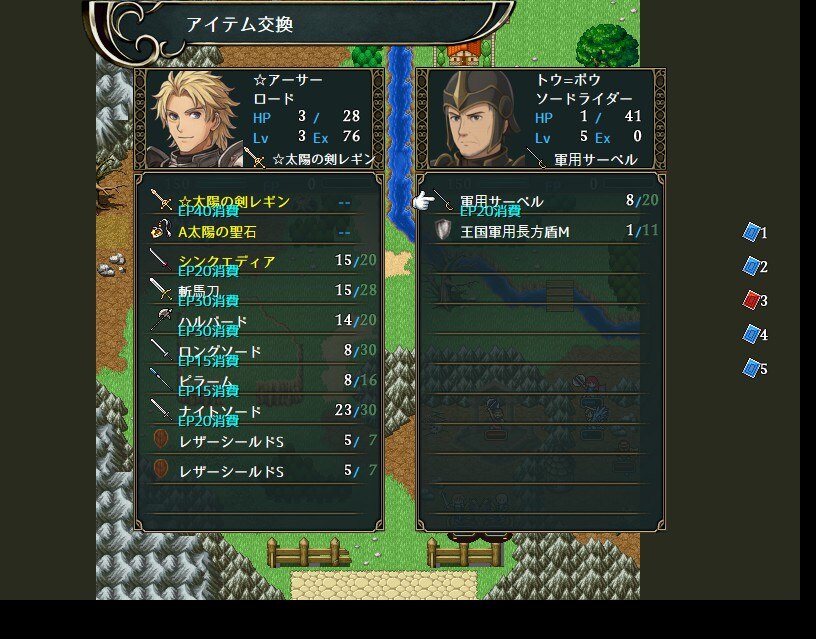The width and height of the screenshot is (816, 639).
Task: Select 斬馬刀 in Arthur's inventory
Action: (x=258, y=291)
